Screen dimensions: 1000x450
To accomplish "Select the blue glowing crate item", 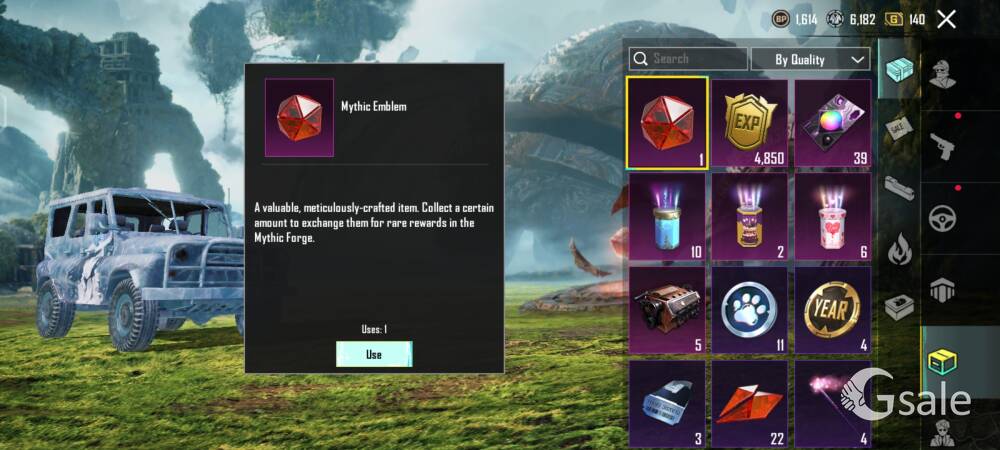I will pos(667,216).
